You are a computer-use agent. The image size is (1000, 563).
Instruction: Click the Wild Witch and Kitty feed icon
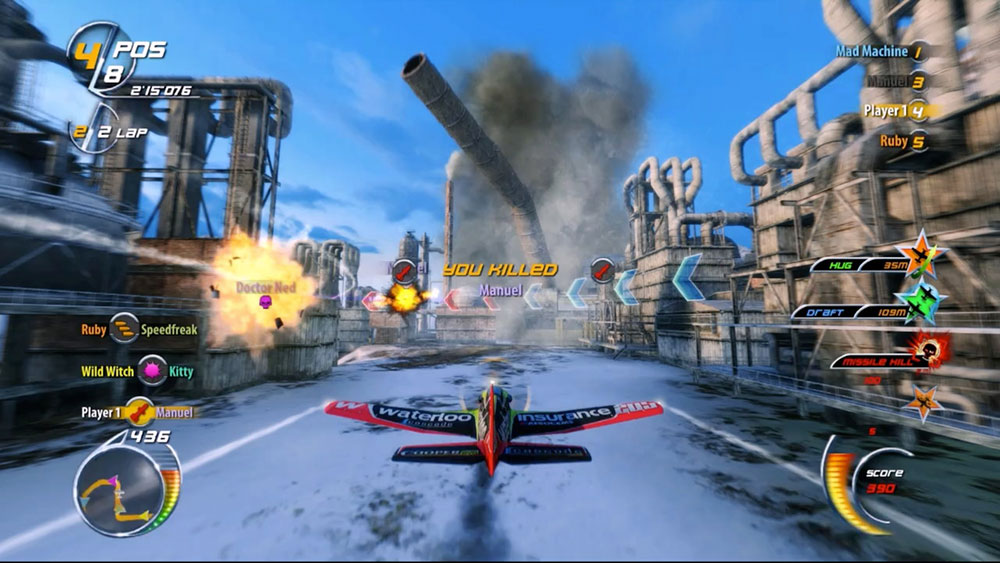tap(152, 371)
